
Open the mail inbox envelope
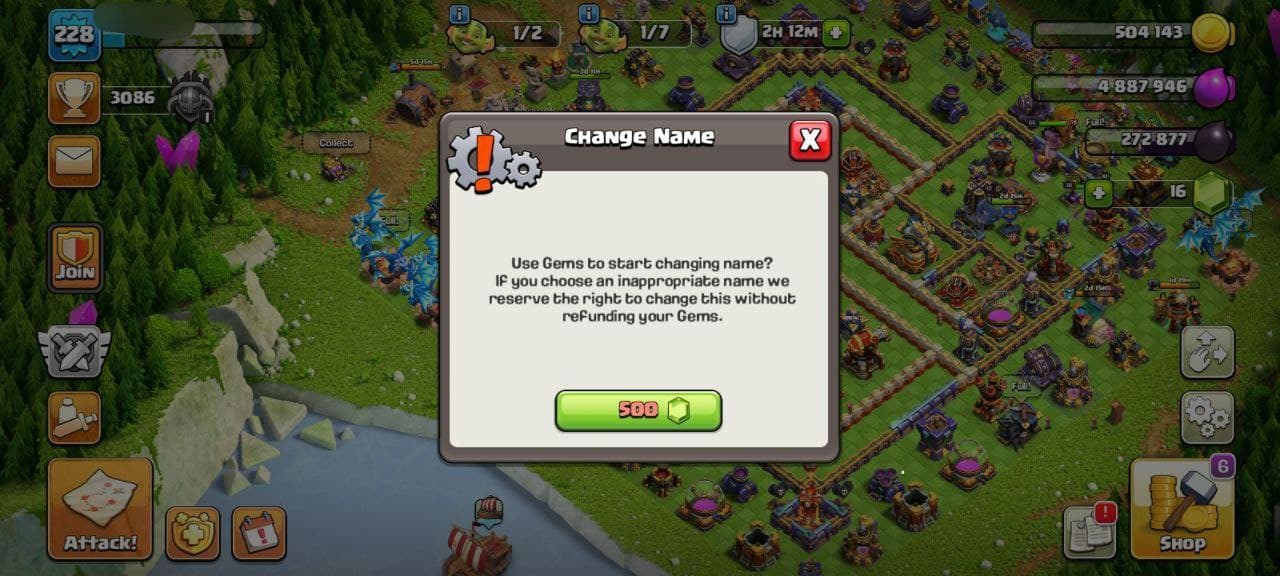click(74, 161)
